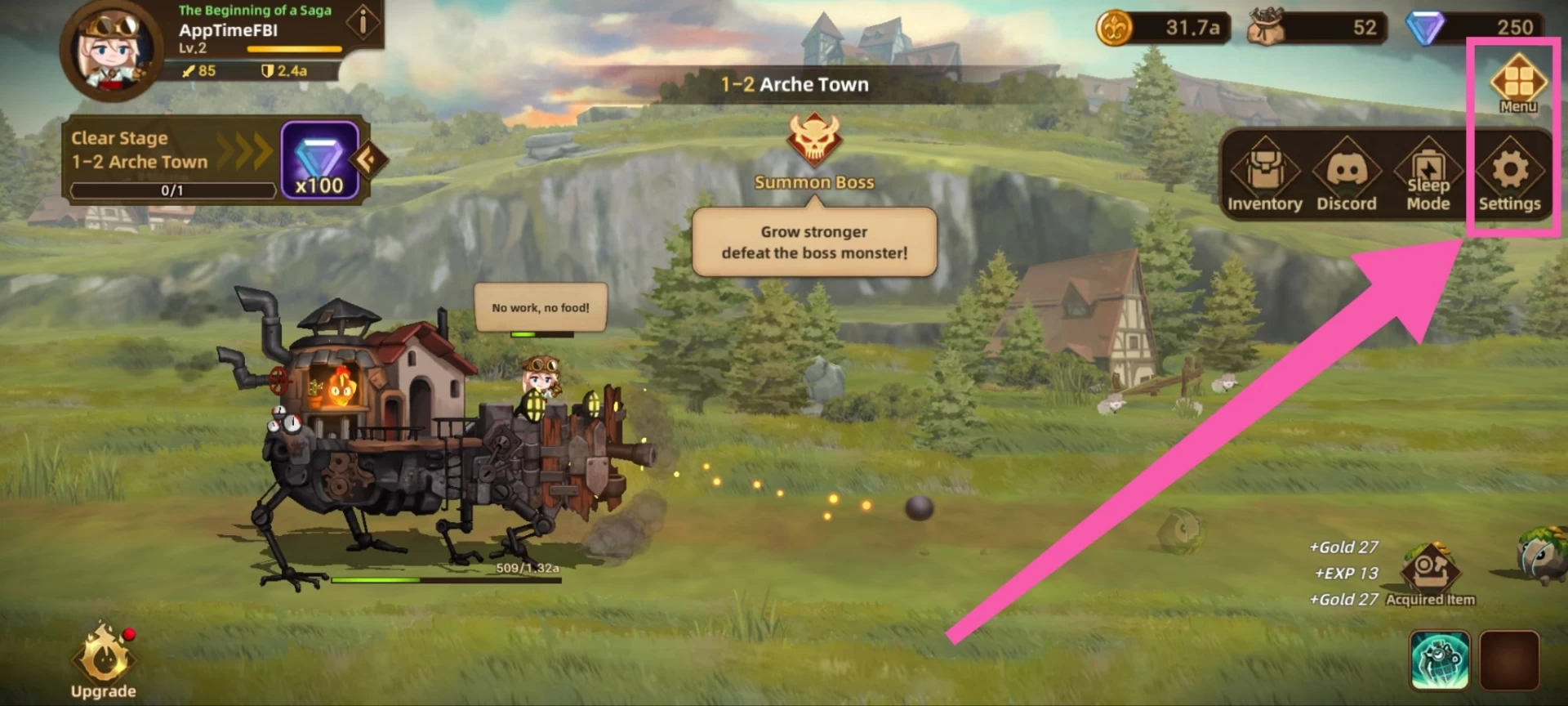This screenshot has width=1568, height=706.
Task: Toggle the orange Menu button
Action: tap(1518, 82)
